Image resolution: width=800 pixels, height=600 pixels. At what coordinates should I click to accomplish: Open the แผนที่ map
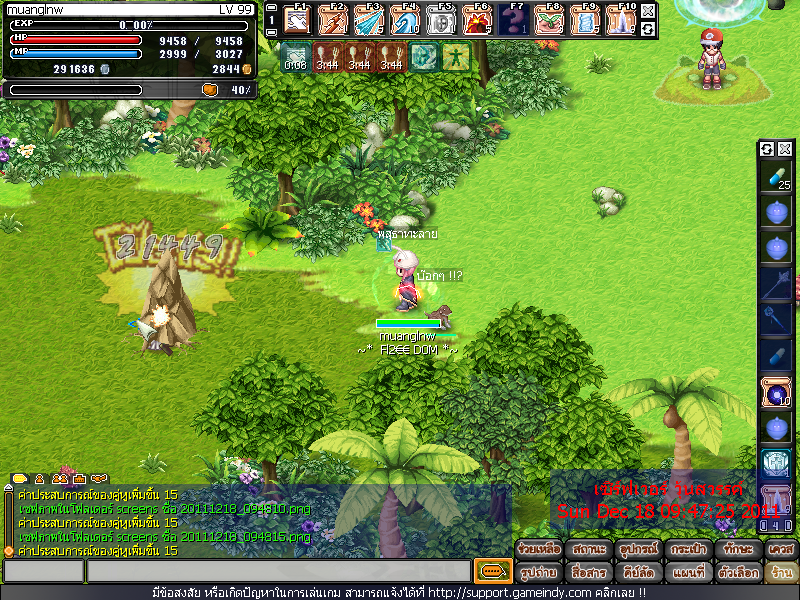(685, 573)
